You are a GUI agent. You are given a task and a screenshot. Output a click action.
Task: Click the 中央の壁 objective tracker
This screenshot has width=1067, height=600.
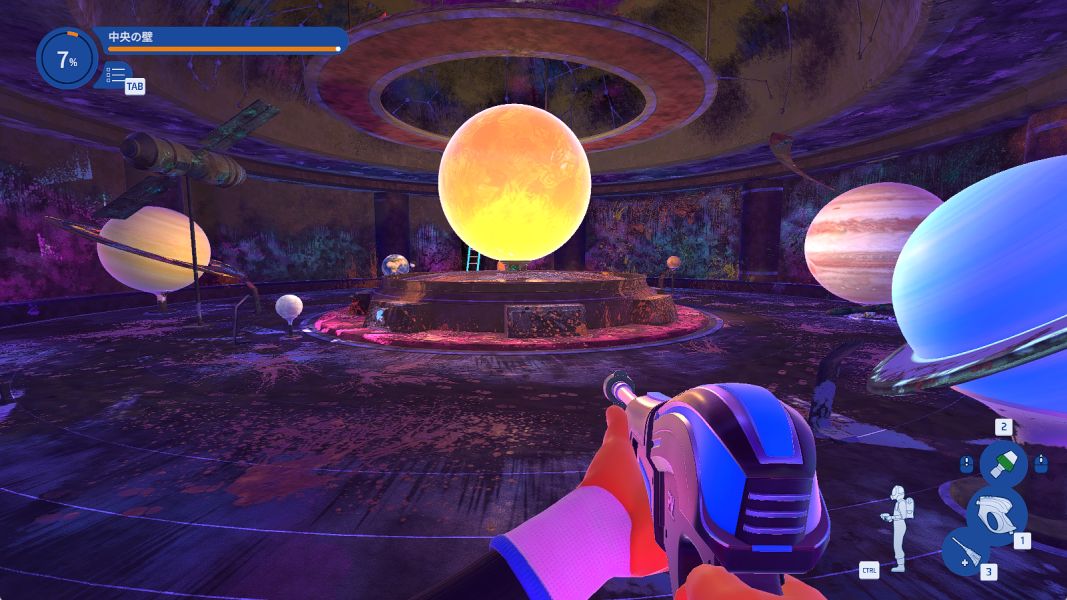[x=222, y=40]
